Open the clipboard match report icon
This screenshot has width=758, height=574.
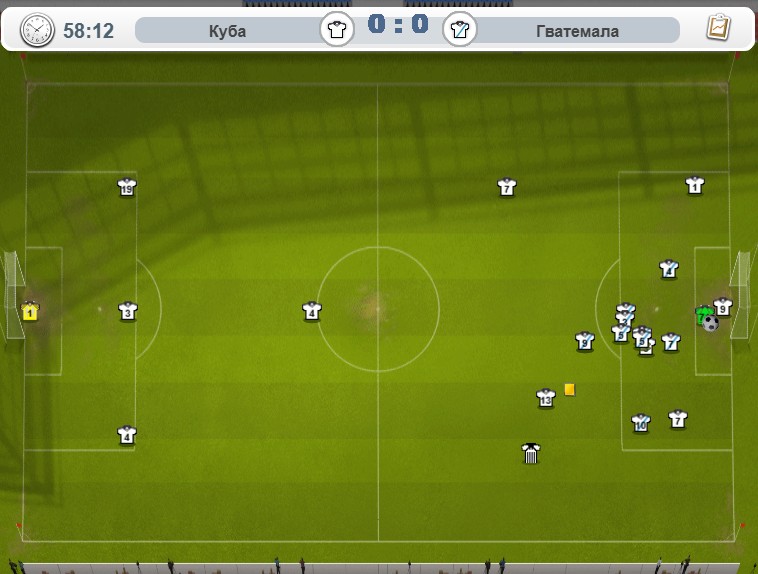coord(717,28)
